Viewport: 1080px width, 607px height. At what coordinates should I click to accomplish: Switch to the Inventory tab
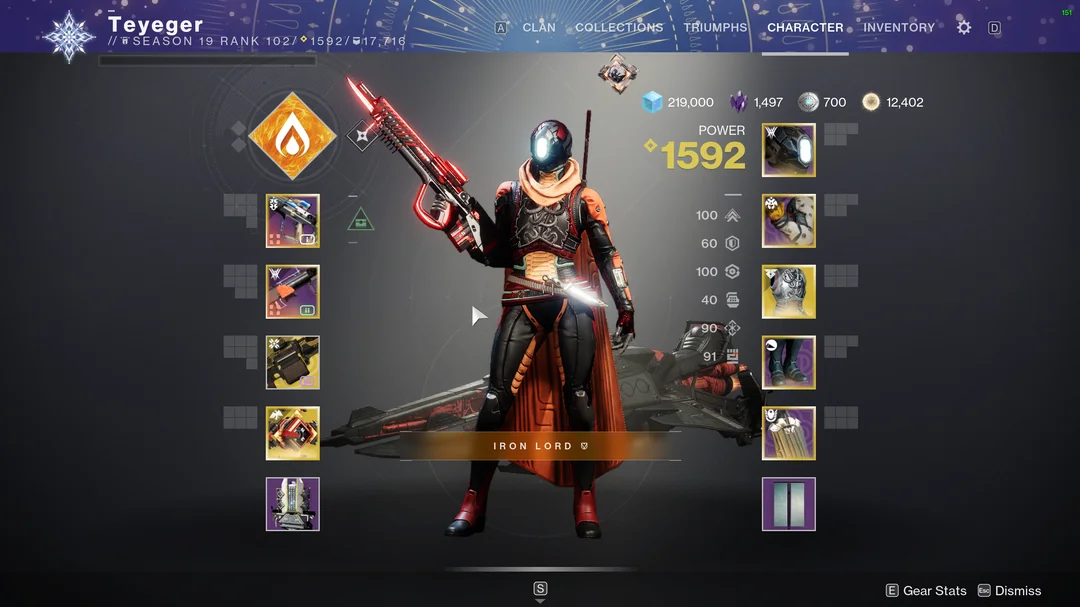(898, 28)
